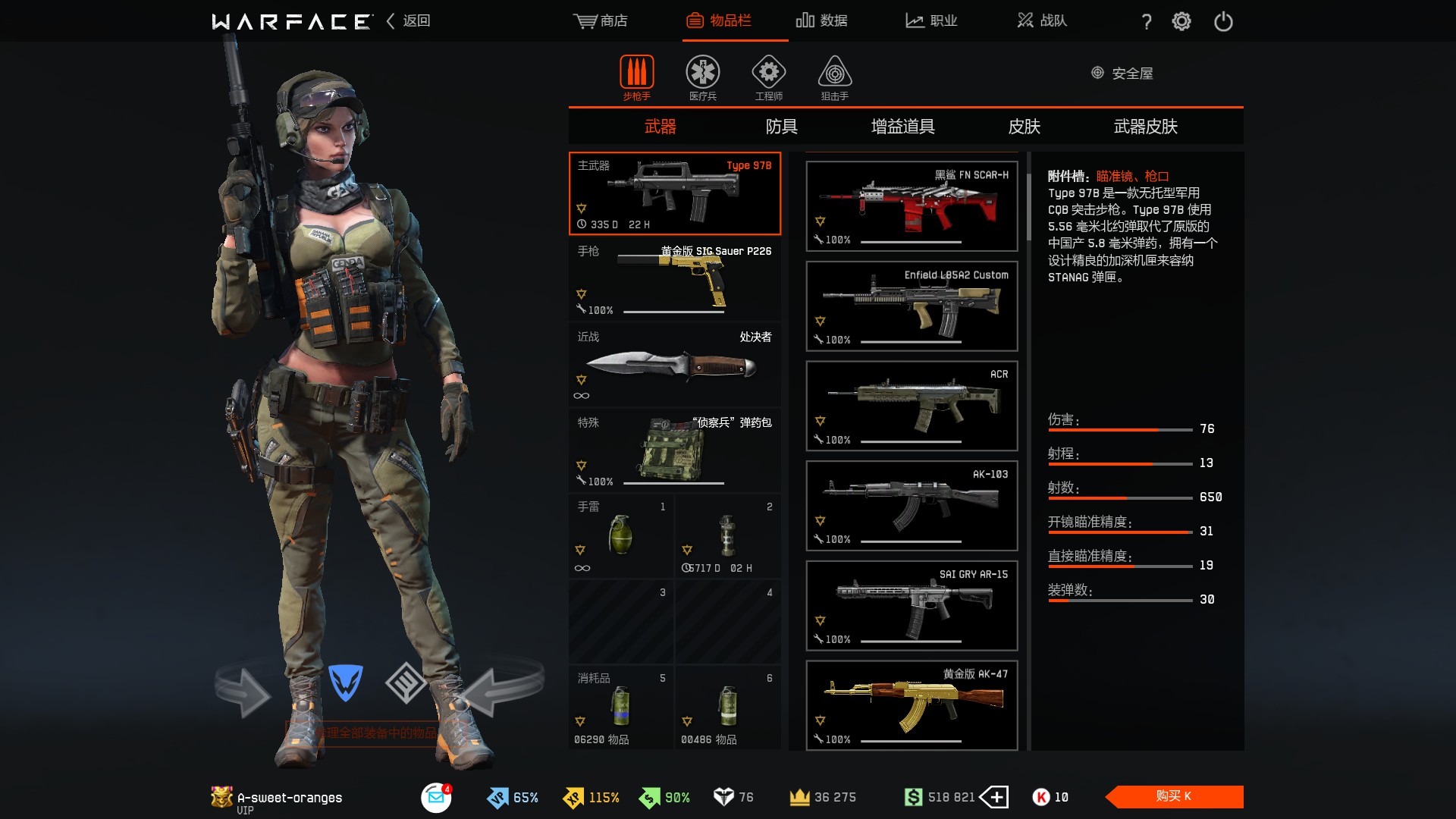
Task: Open the mail inbox icon
Action: [436, 797]
